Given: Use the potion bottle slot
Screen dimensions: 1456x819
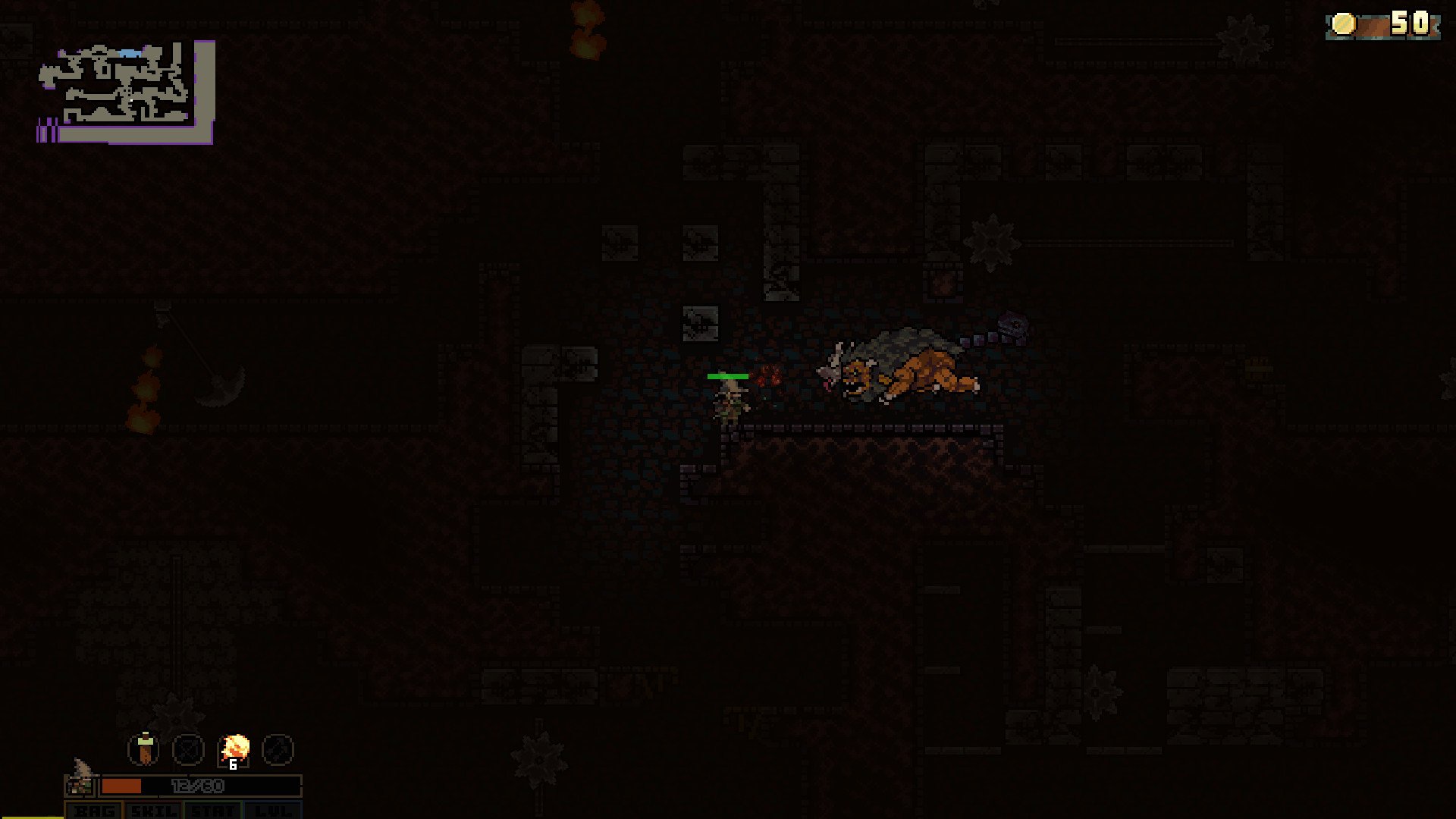Looking at the screenshot, I should click(144, 749).
